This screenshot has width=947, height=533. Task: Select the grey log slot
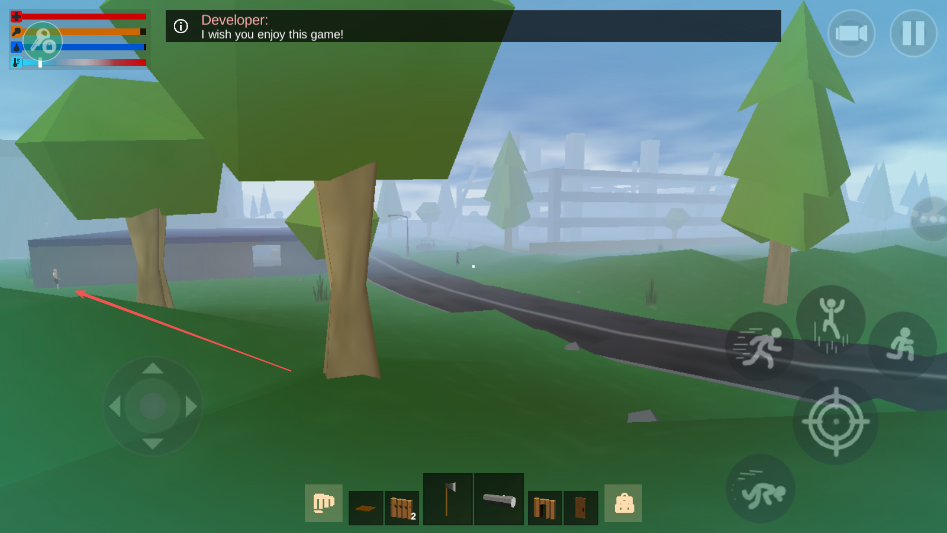pos(499,498)
